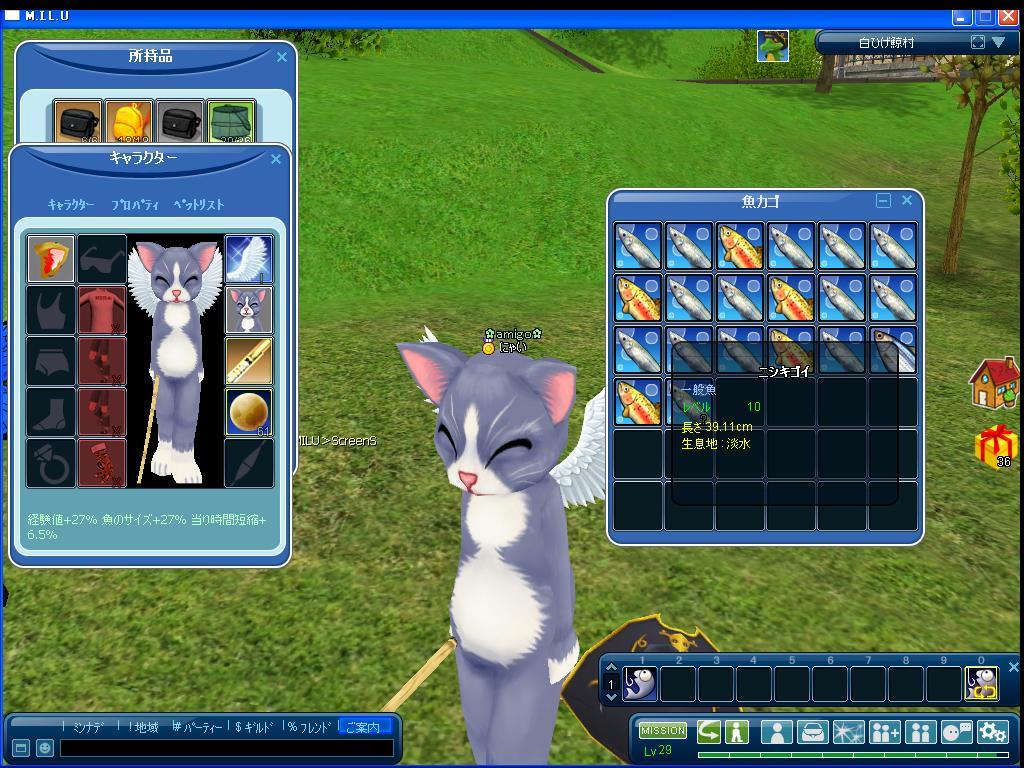The width and height of the screenshot is (1024, 768).
Task: Close the キャラクター character window
Action: pyautogui.click(x=276, y=159)
